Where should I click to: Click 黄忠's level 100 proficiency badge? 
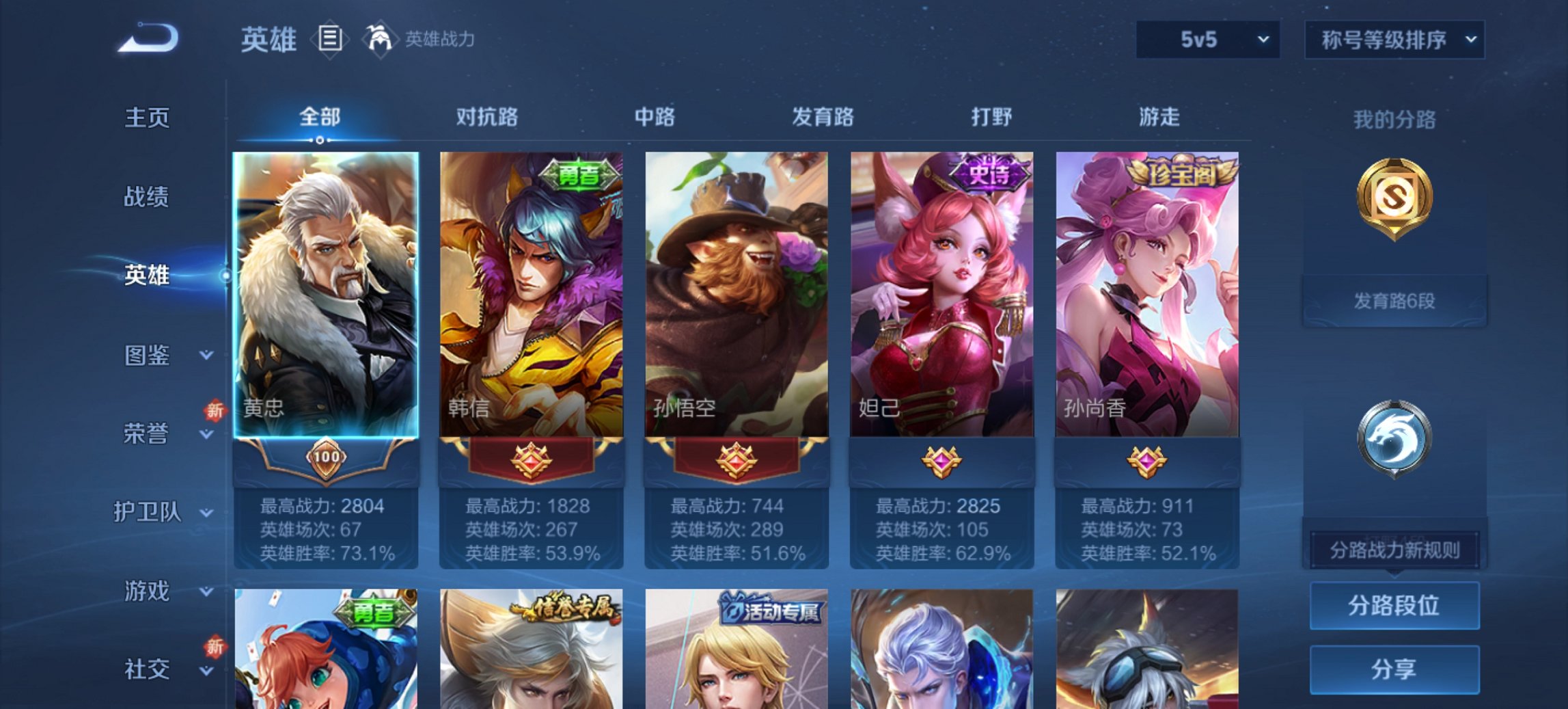coord(327,461)
